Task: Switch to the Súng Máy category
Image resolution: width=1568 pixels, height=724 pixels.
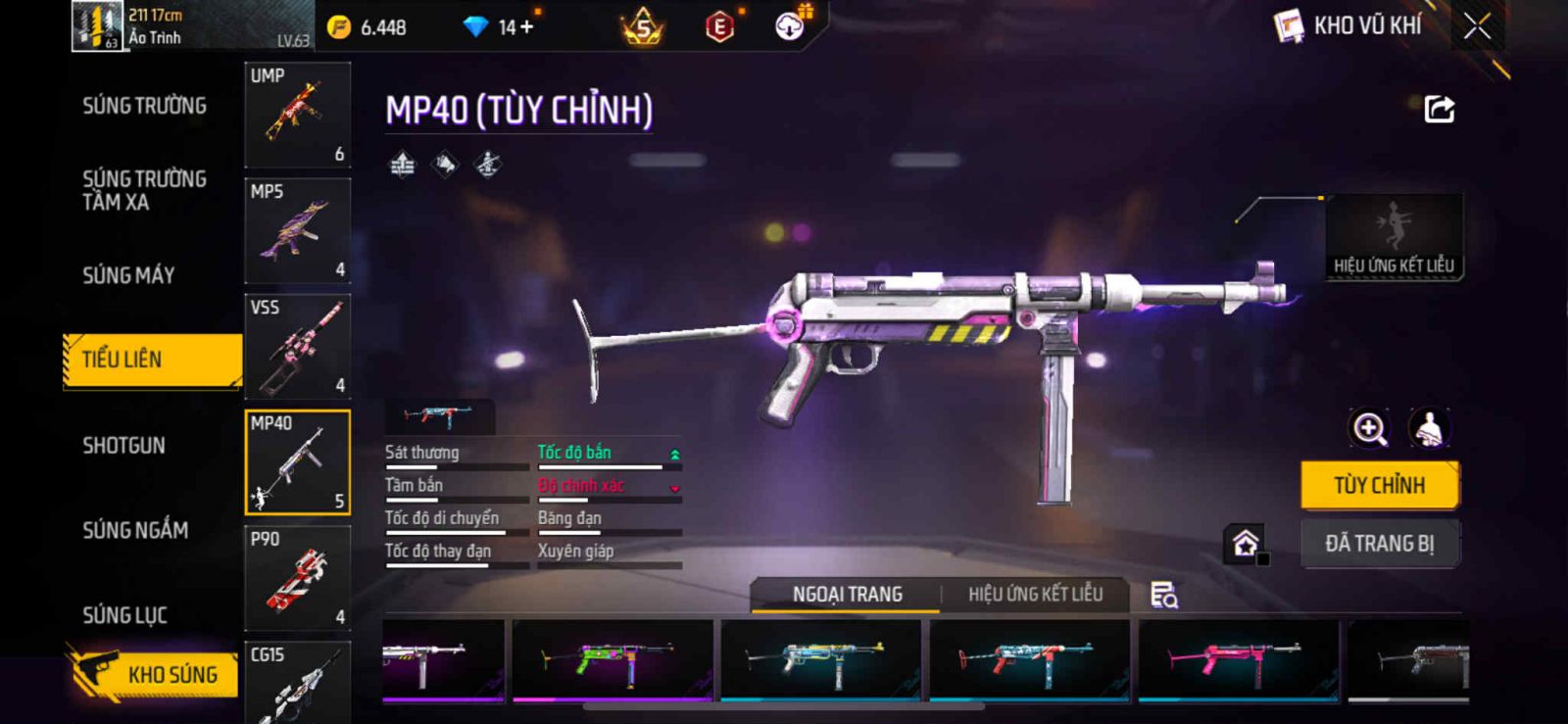Action: tap(128, 275)
